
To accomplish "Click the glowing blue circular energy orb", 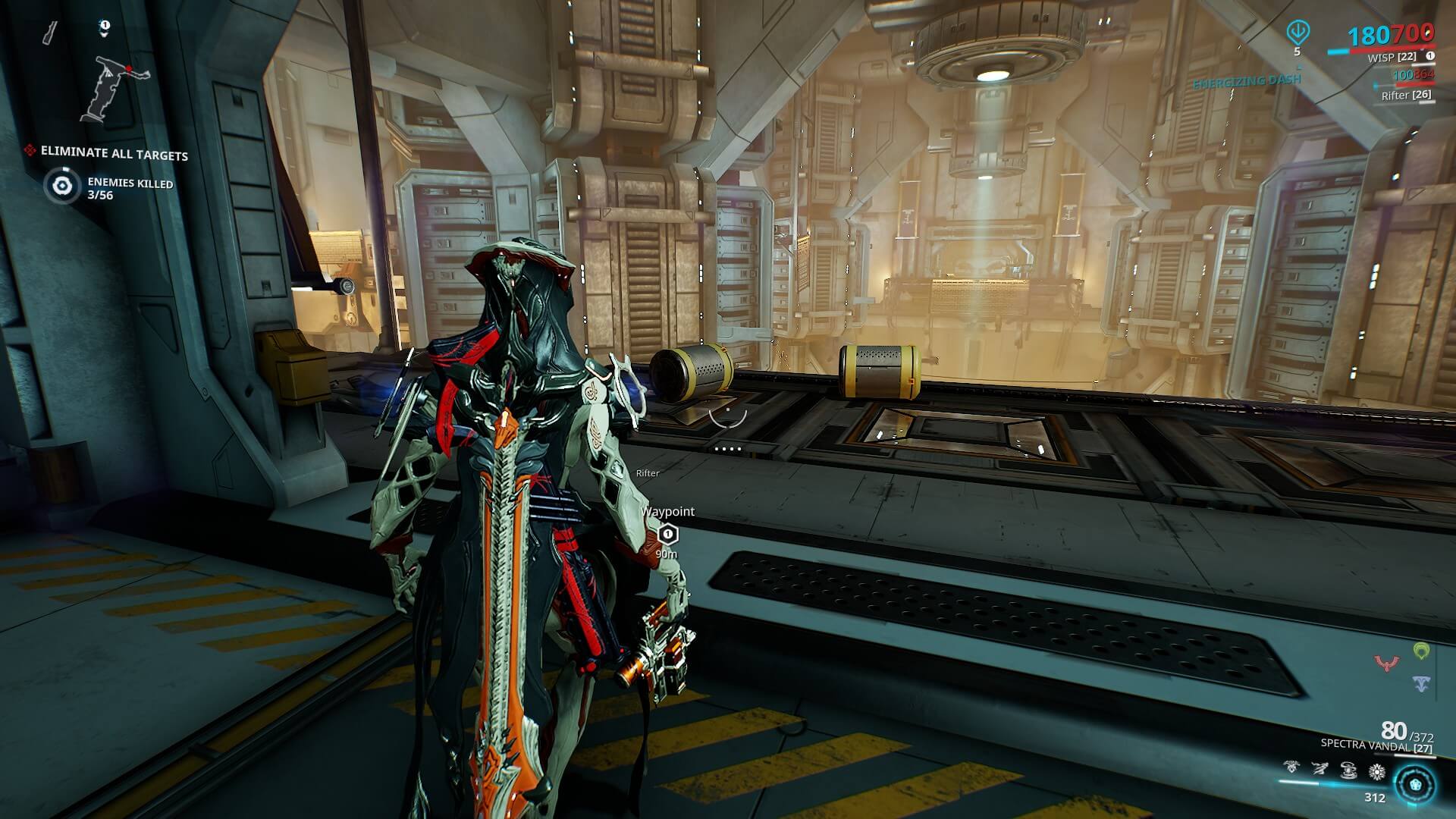I will [x=1415, y=784].
